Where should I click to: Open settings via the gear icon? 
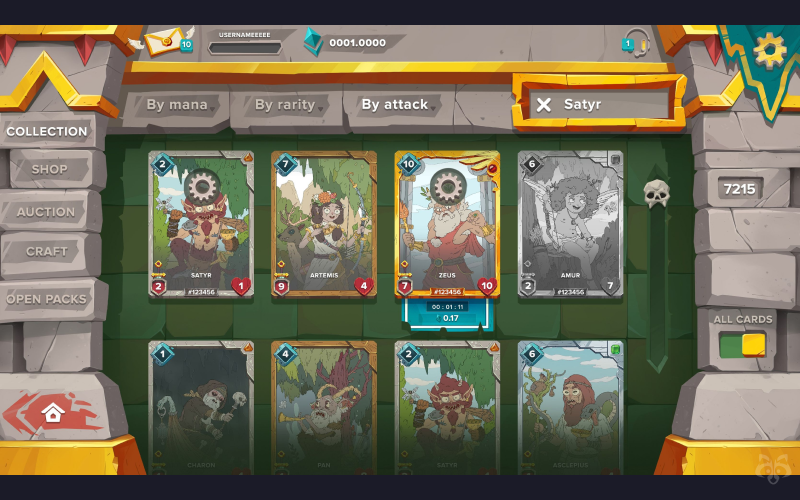[x=770, y=48]
